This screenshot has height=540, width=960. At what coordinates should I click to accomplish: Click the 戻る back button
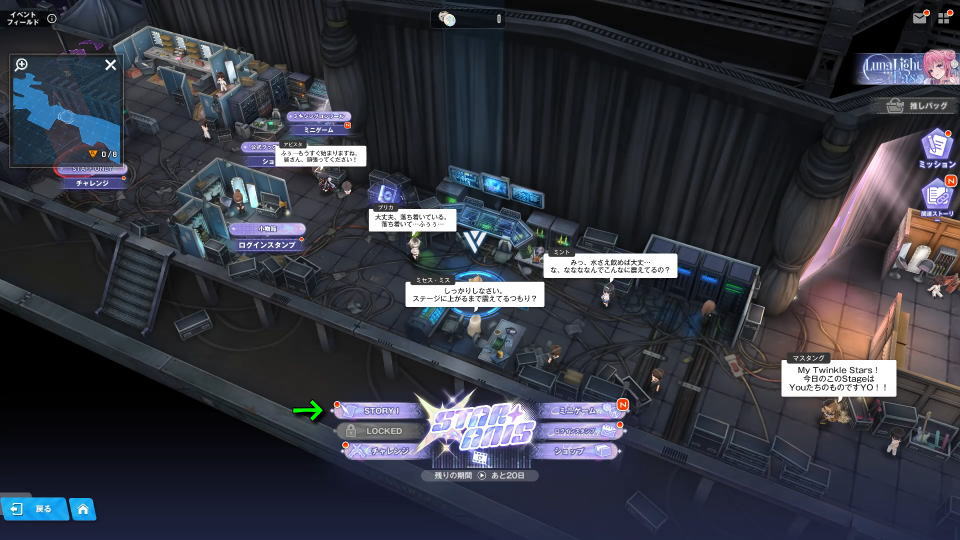(x=32, y=509)
